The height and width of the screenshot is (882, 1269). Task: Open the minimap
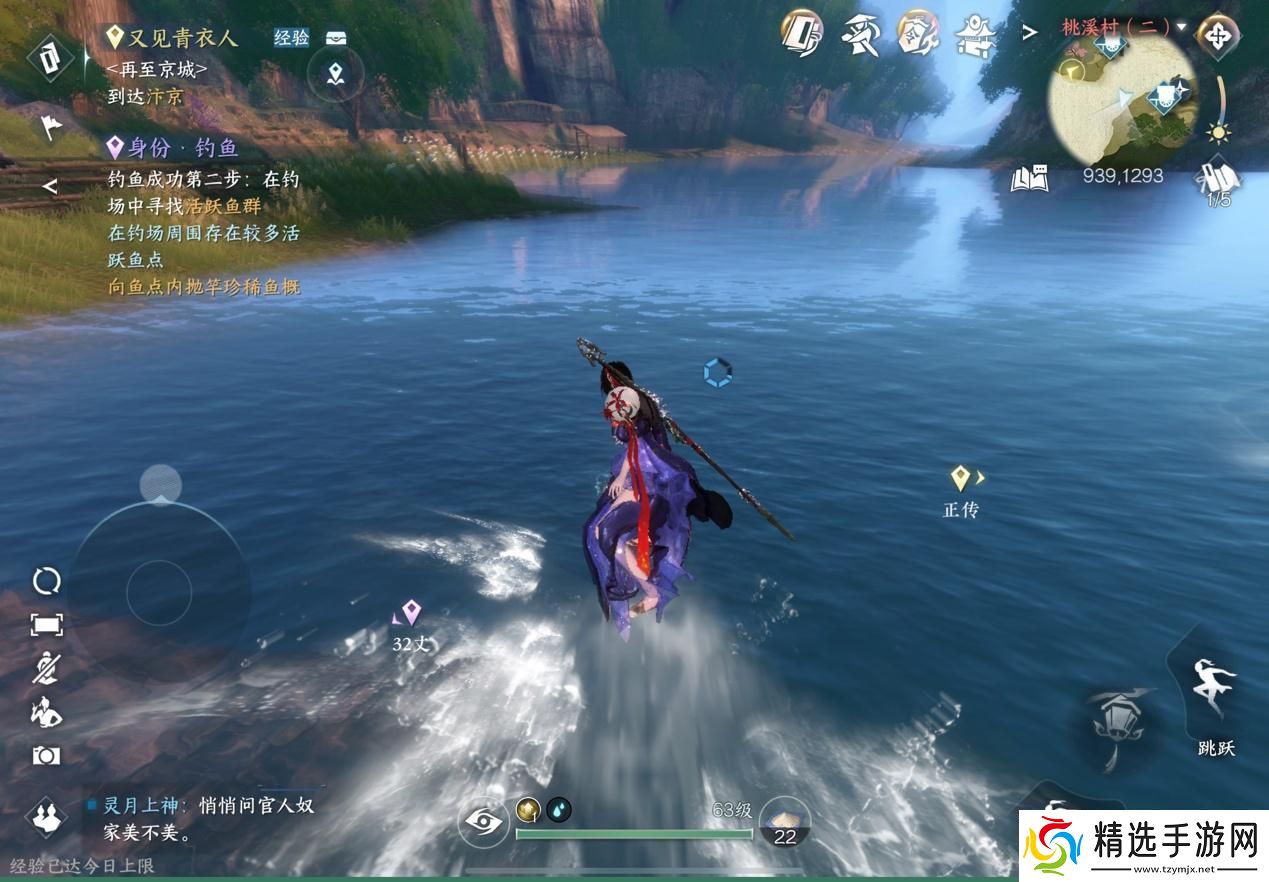tap(1122, 98)
